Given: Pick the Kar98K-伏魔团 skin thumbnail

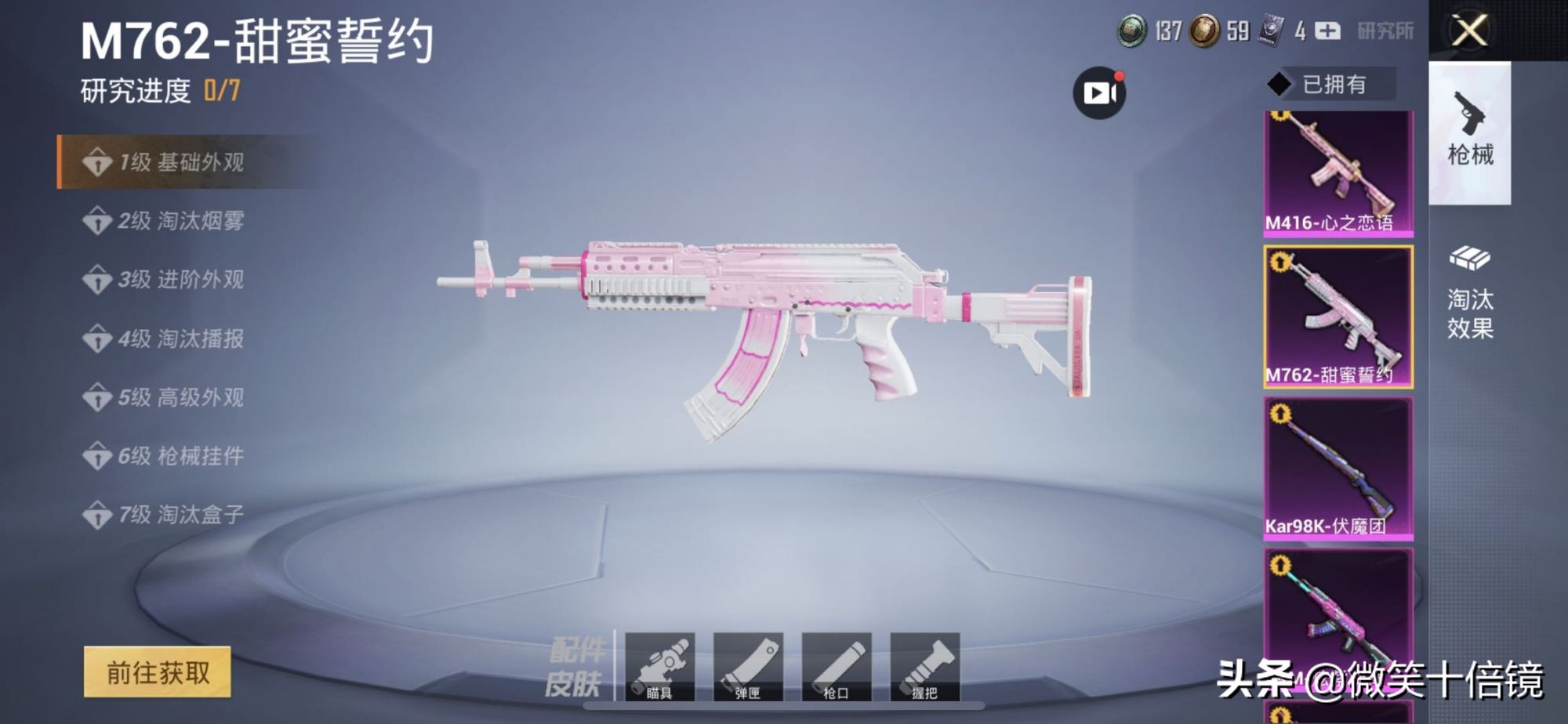Looking at the screenshot, I should click(x=1338, y=468).
